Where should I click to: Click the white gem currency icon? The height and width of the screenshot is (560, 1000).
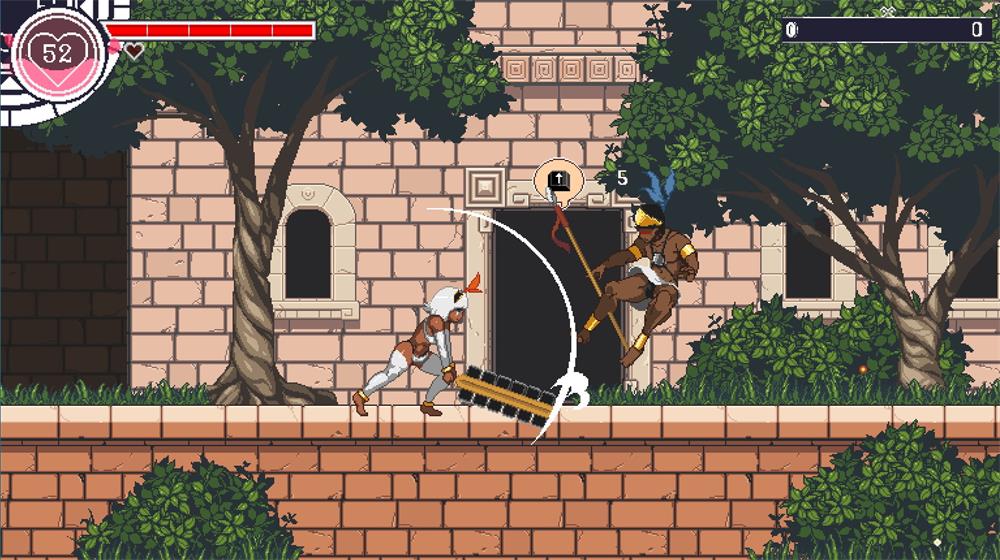click(x=795, y=30)
